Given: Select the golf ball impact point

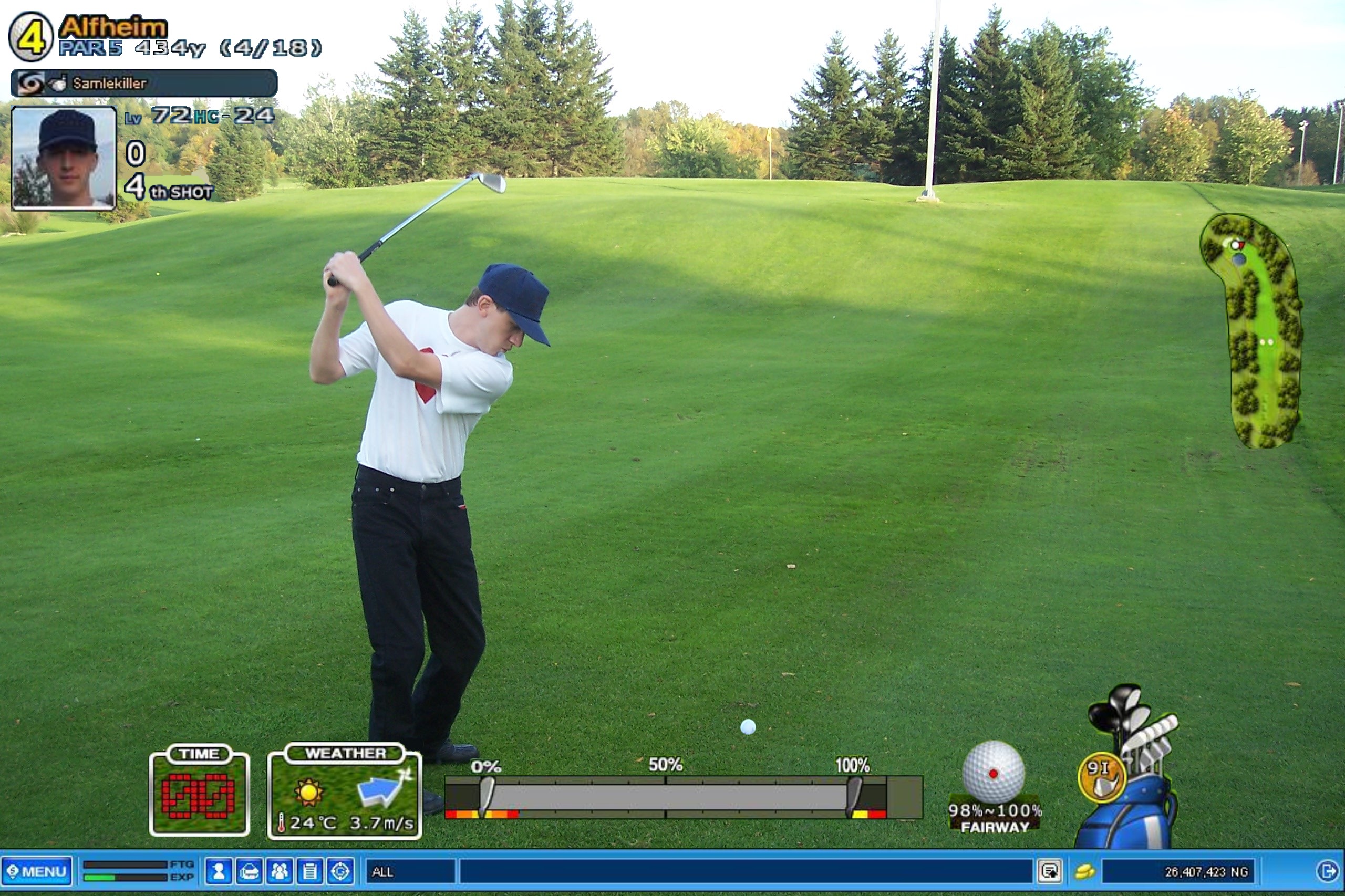Looking at the screenshot, I should [994, 773].
